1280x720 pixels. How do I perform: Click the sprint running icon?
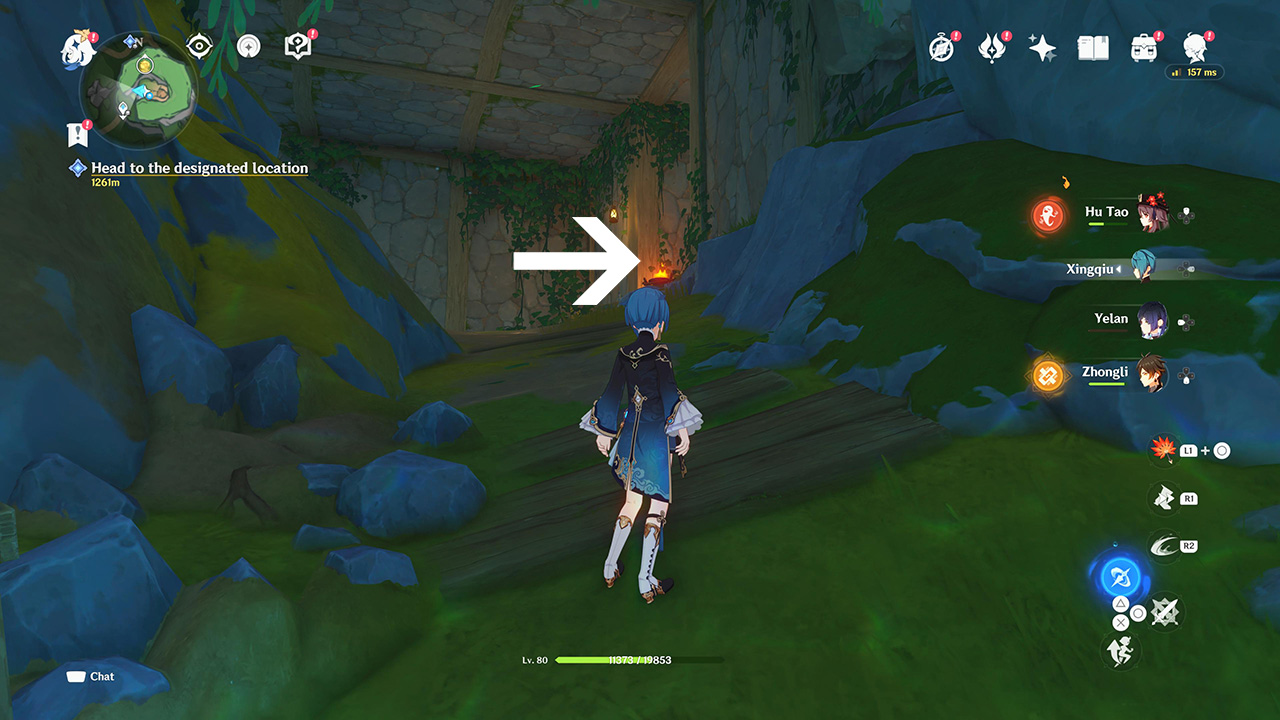pos(1122,651)
